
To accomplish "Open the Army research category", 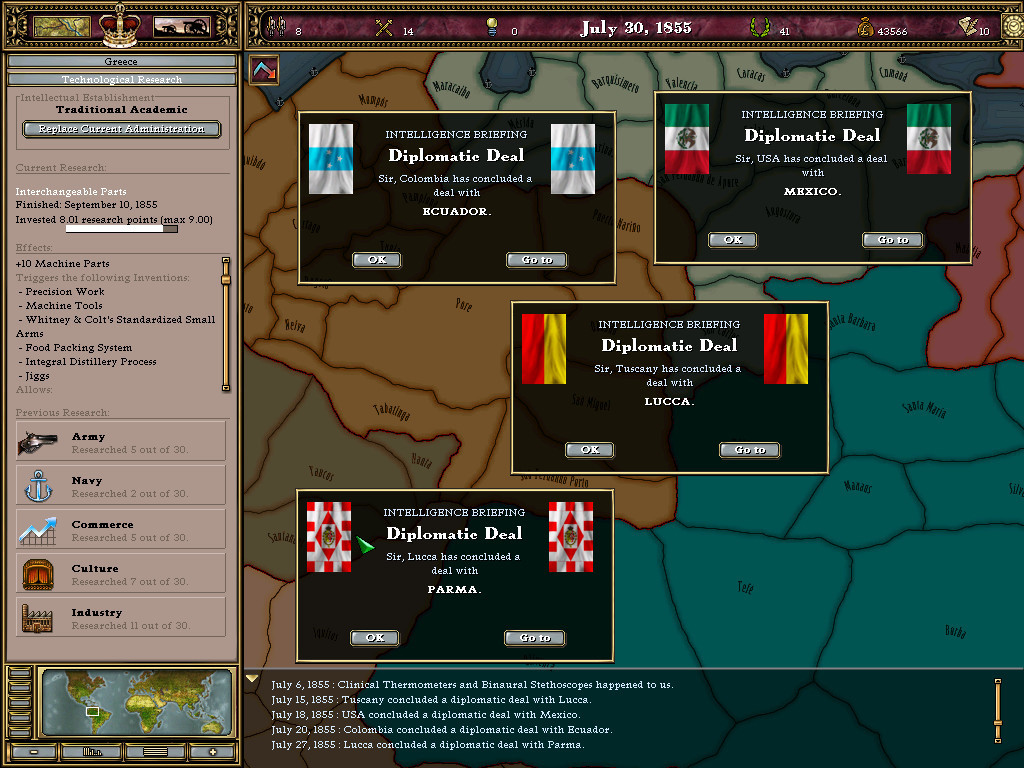I will pos(121,442).
